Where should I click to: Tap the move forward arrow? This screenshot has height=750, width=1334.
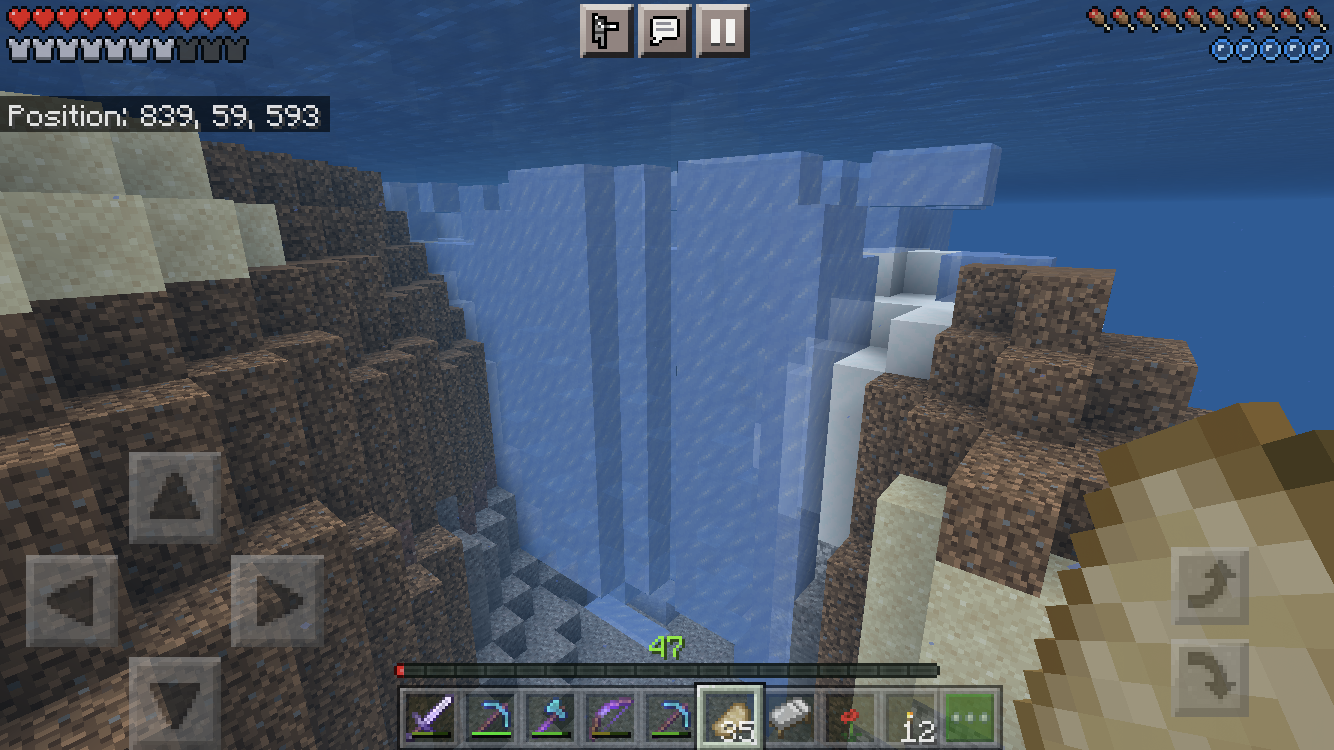(175, 498)
